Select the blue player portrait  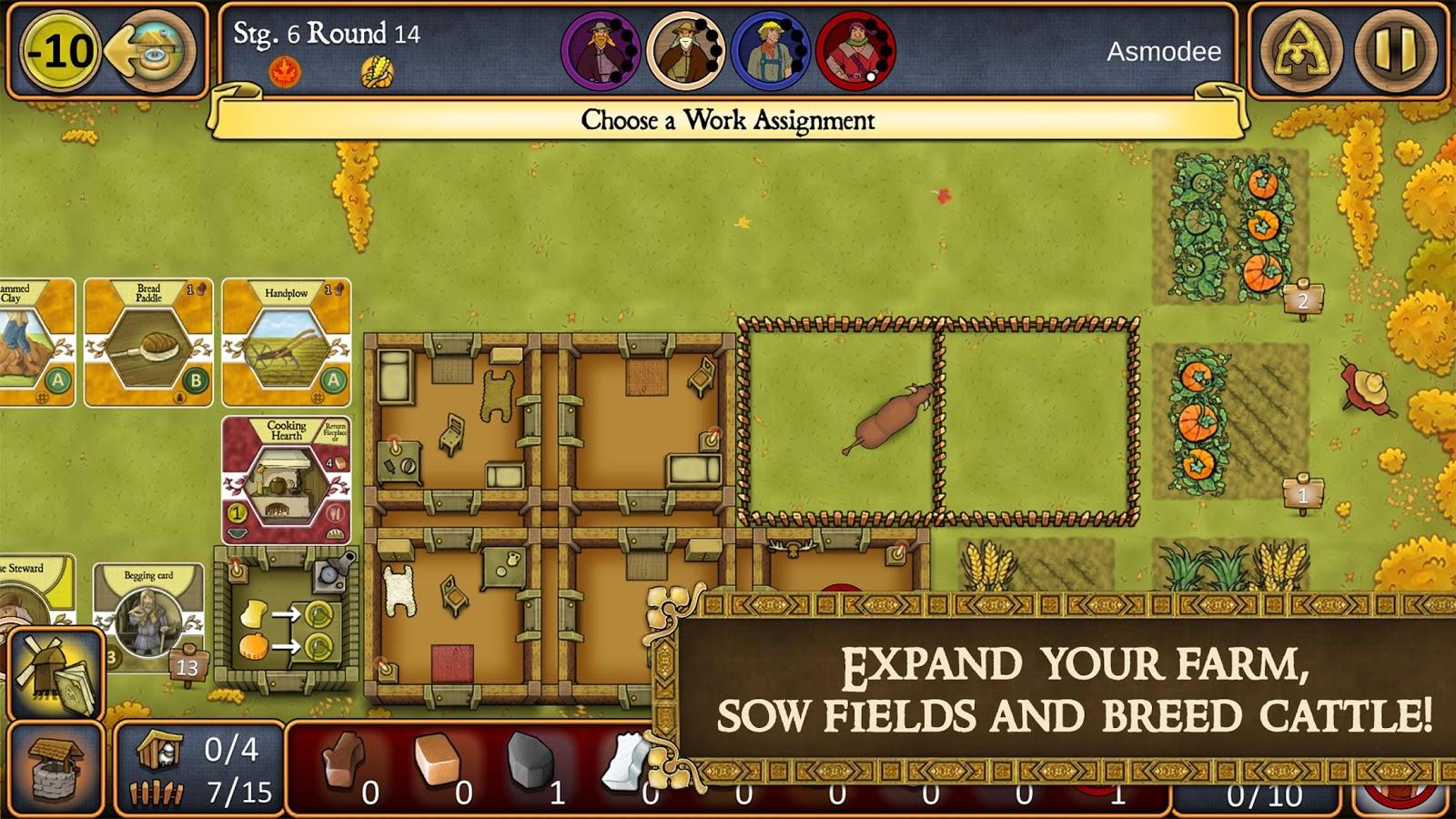pos(770,51)
